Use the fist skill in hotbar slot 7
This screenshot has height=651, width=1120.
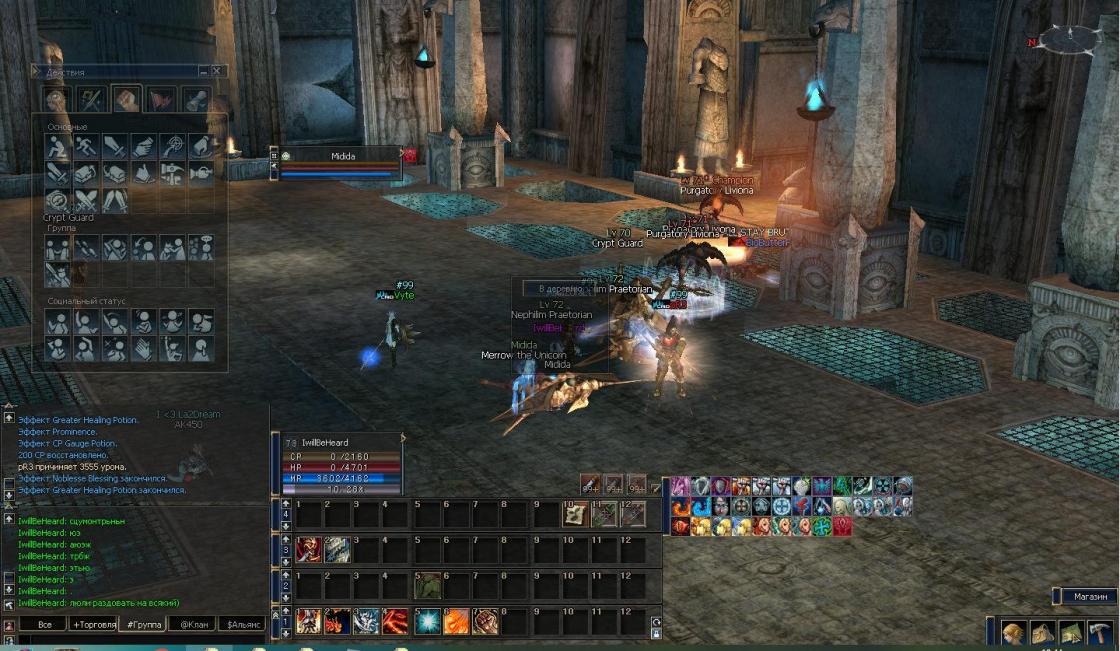[x=486, y=621]
